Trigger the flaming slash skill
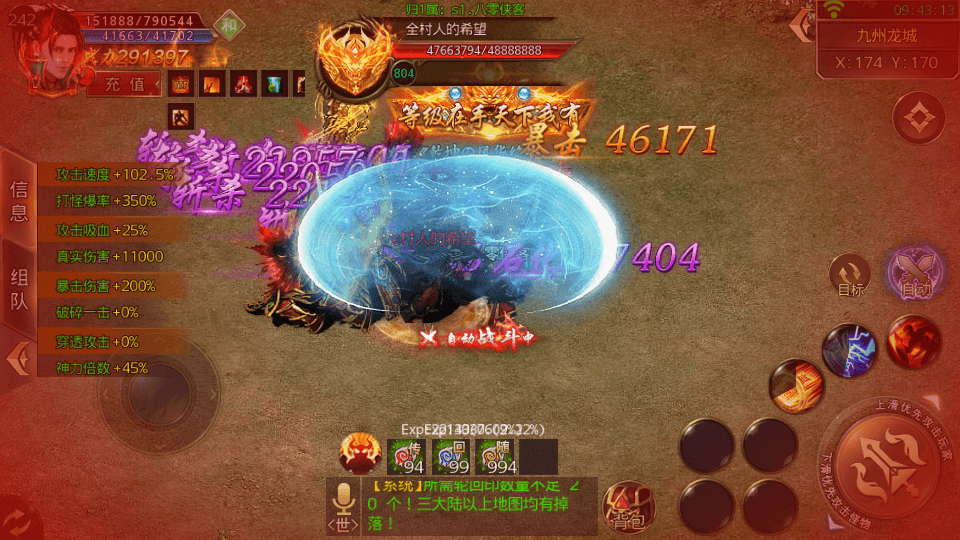This screenshot has width=960, height=540. tap(796, 386)
